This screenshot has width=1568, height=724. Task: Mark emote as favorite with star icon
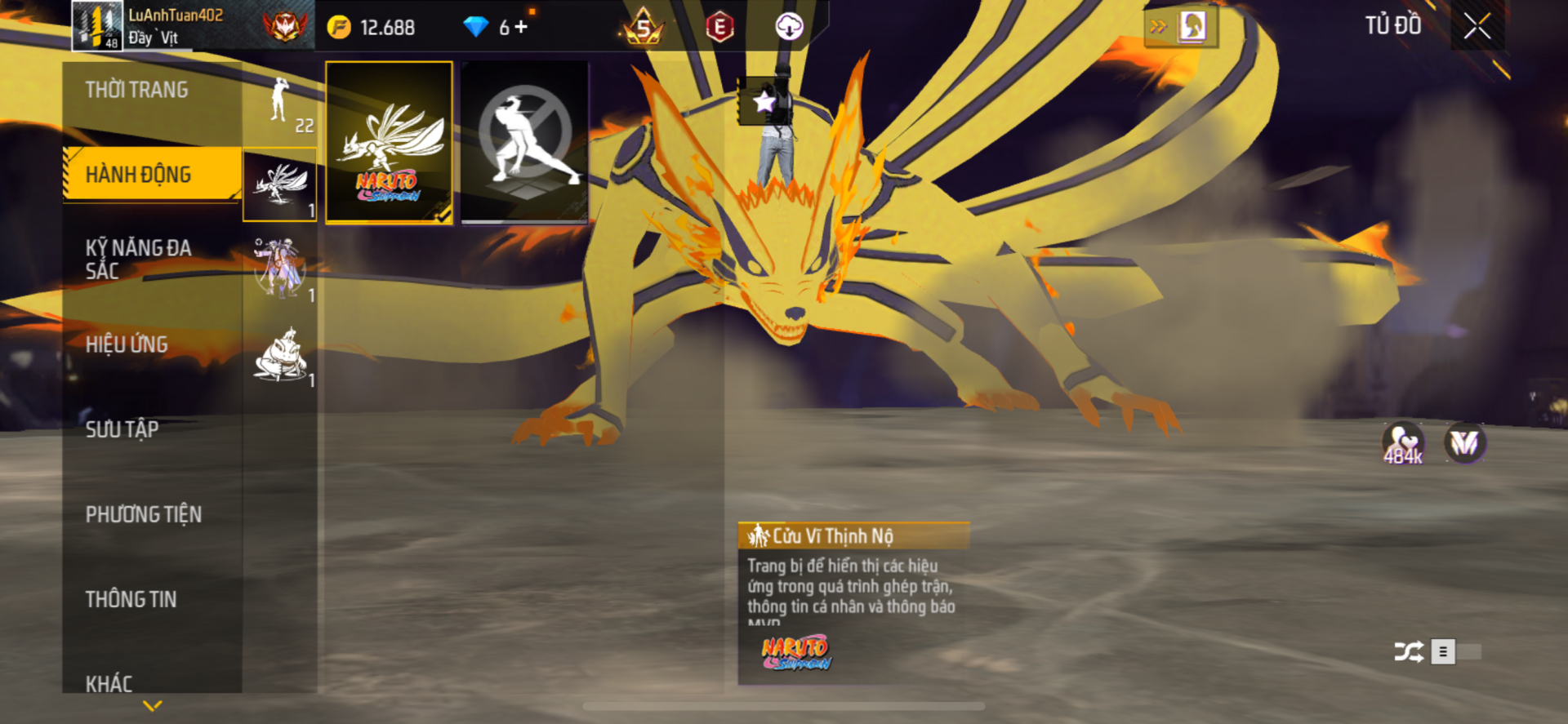pos(764,102)
